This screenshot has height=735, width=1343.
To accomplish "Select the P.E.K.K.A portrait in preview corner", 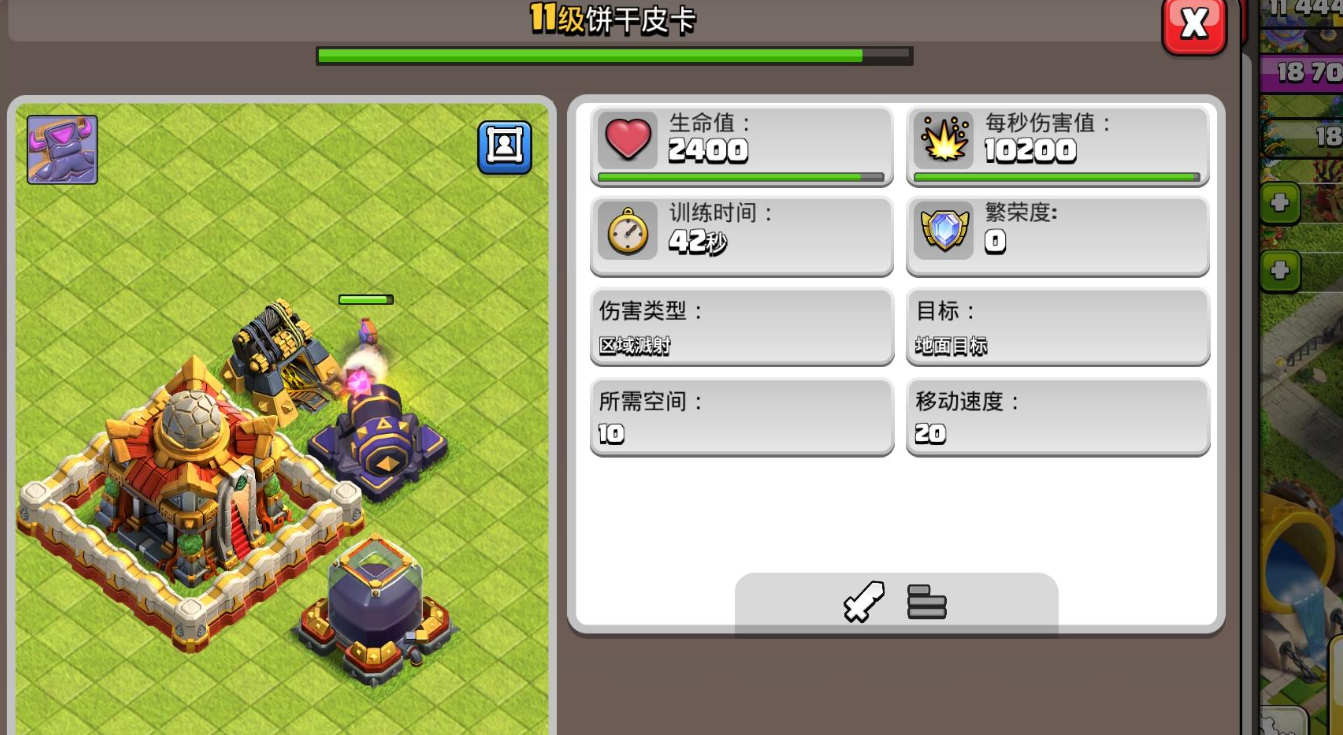I will click(61, 150).
